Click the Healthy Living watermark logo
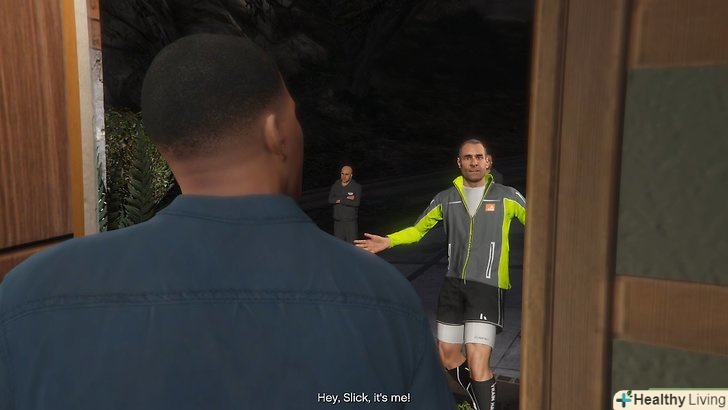The width and height of the screenshot is (728, 410). 670,399
